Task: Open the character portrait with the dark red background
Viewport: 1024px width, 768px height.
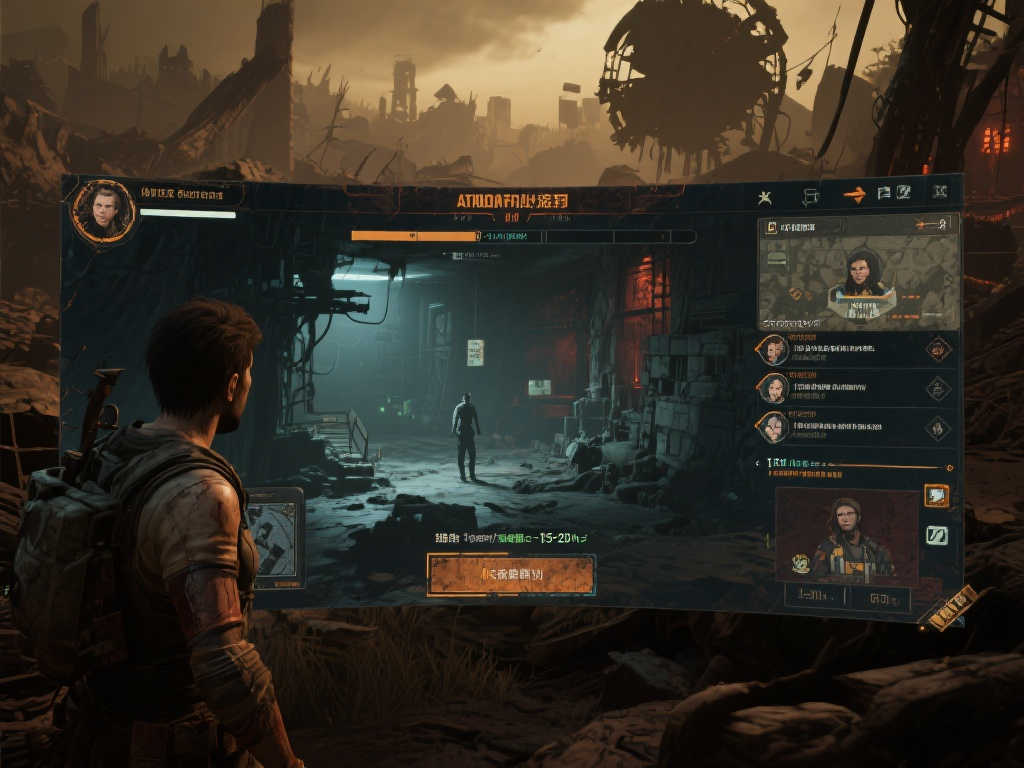Action: pos(846,535)
